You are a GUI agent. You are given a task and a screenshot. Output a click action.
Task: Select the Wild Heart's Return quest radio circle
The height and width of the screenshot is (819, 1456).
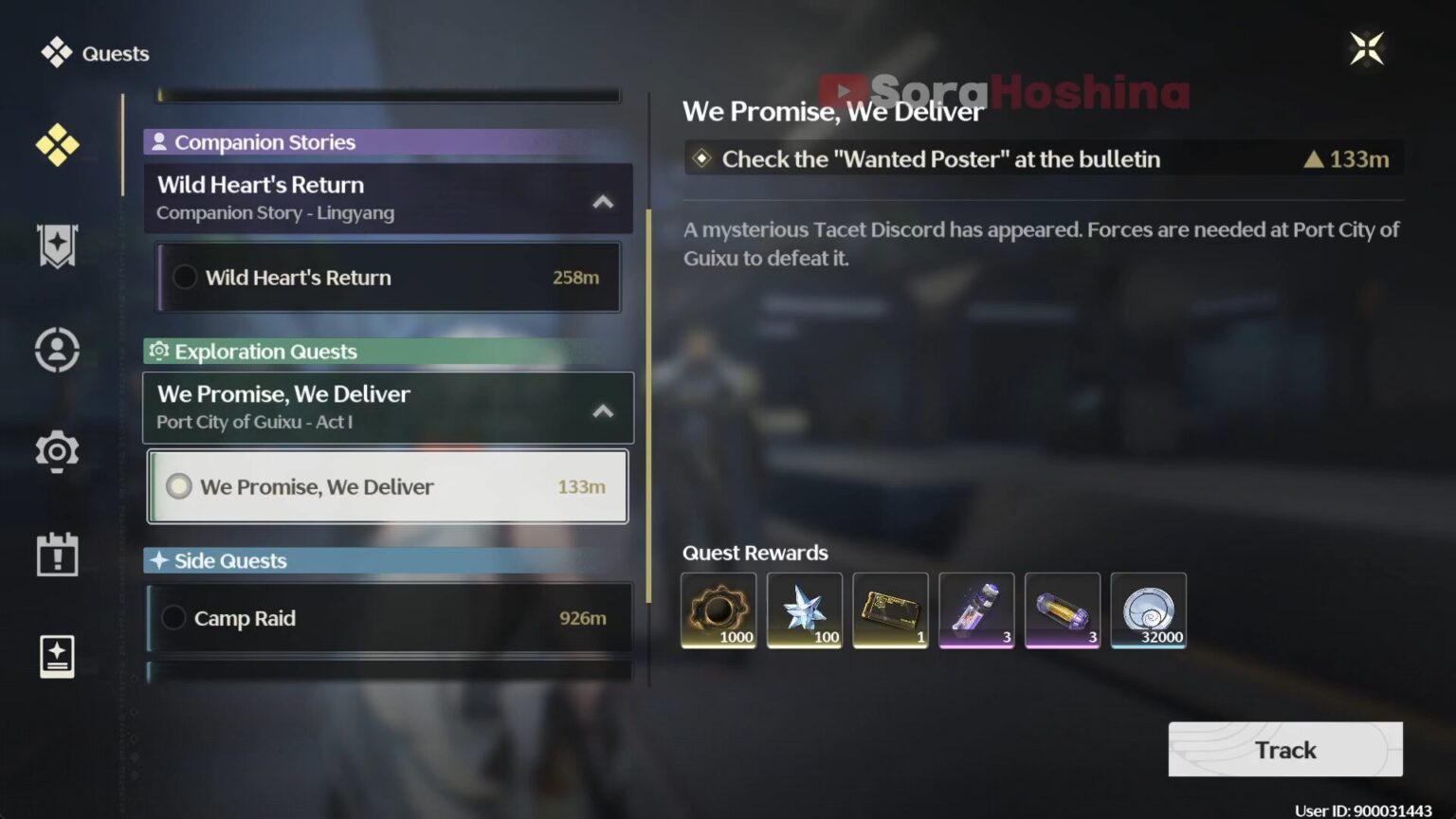click(x=185, y=277)
